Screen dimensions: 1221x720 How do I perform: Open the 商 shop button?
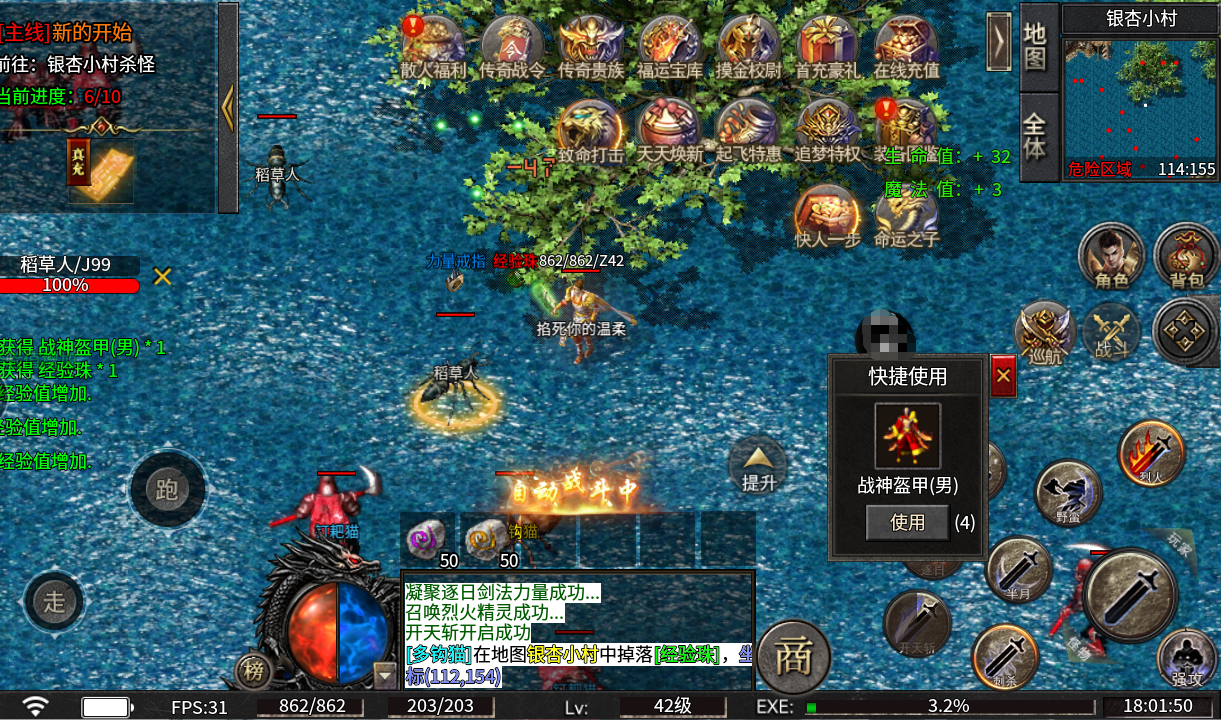794,656
